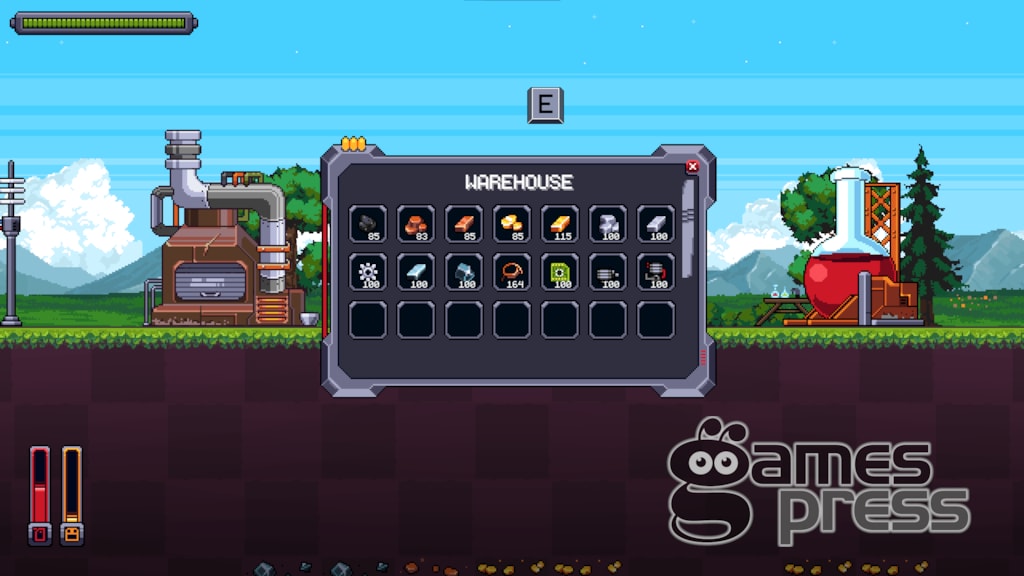The image size is (1024, 576).
Task: Pick the white gear slot
Action: (x=368, y=272)
